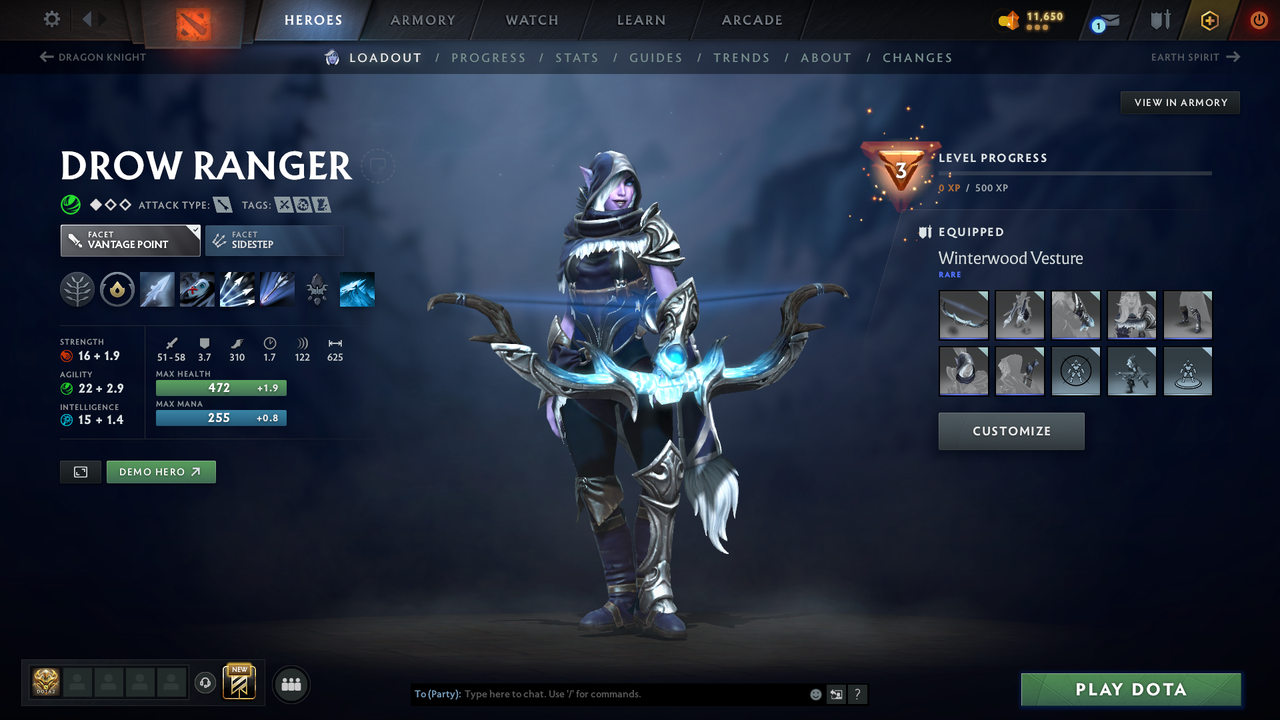Go to next hero Earth Spirit
Screen dimensions: 1280x720
click(x=1195, y=57)
